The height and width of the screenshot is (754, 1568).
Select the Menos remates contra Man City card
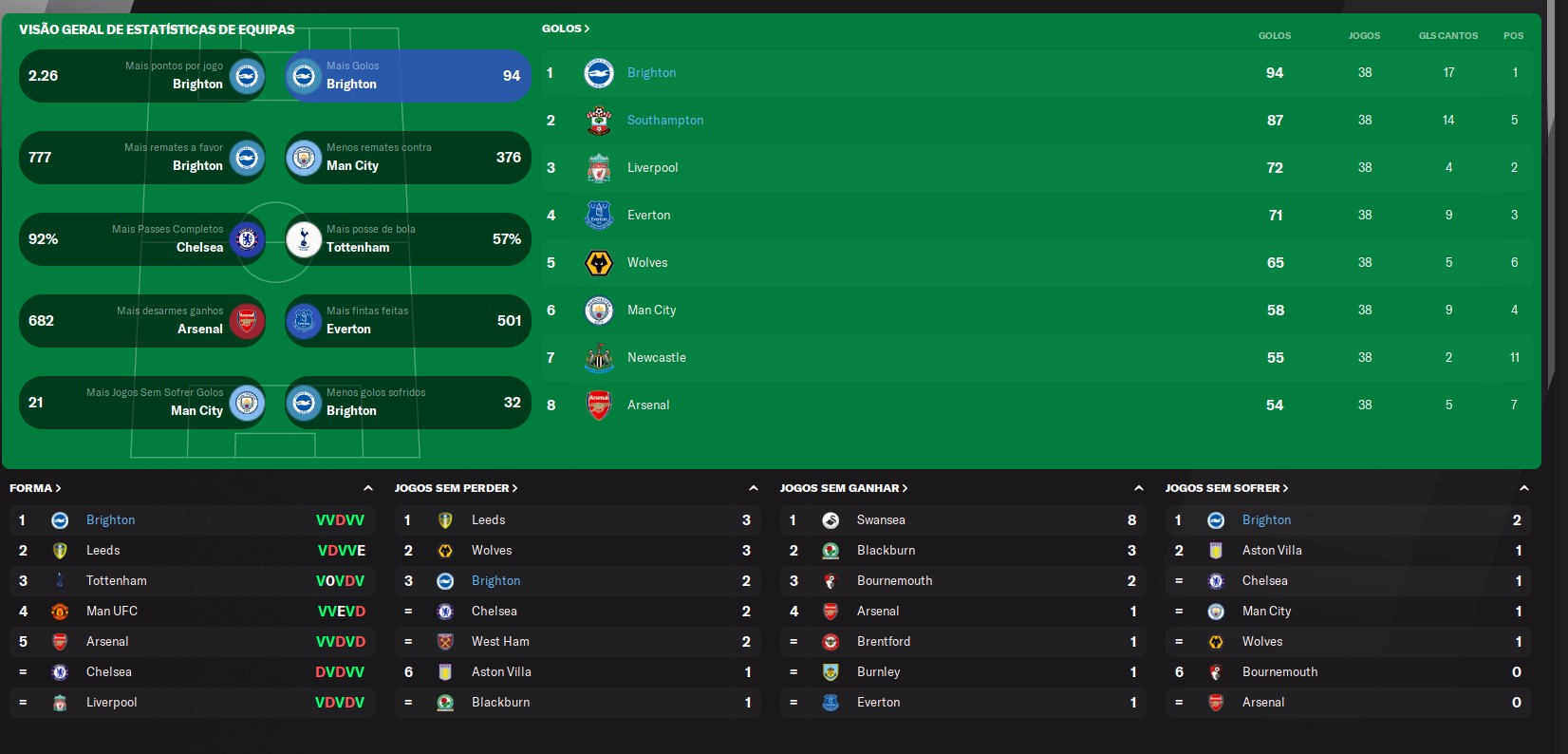[408, 158]
